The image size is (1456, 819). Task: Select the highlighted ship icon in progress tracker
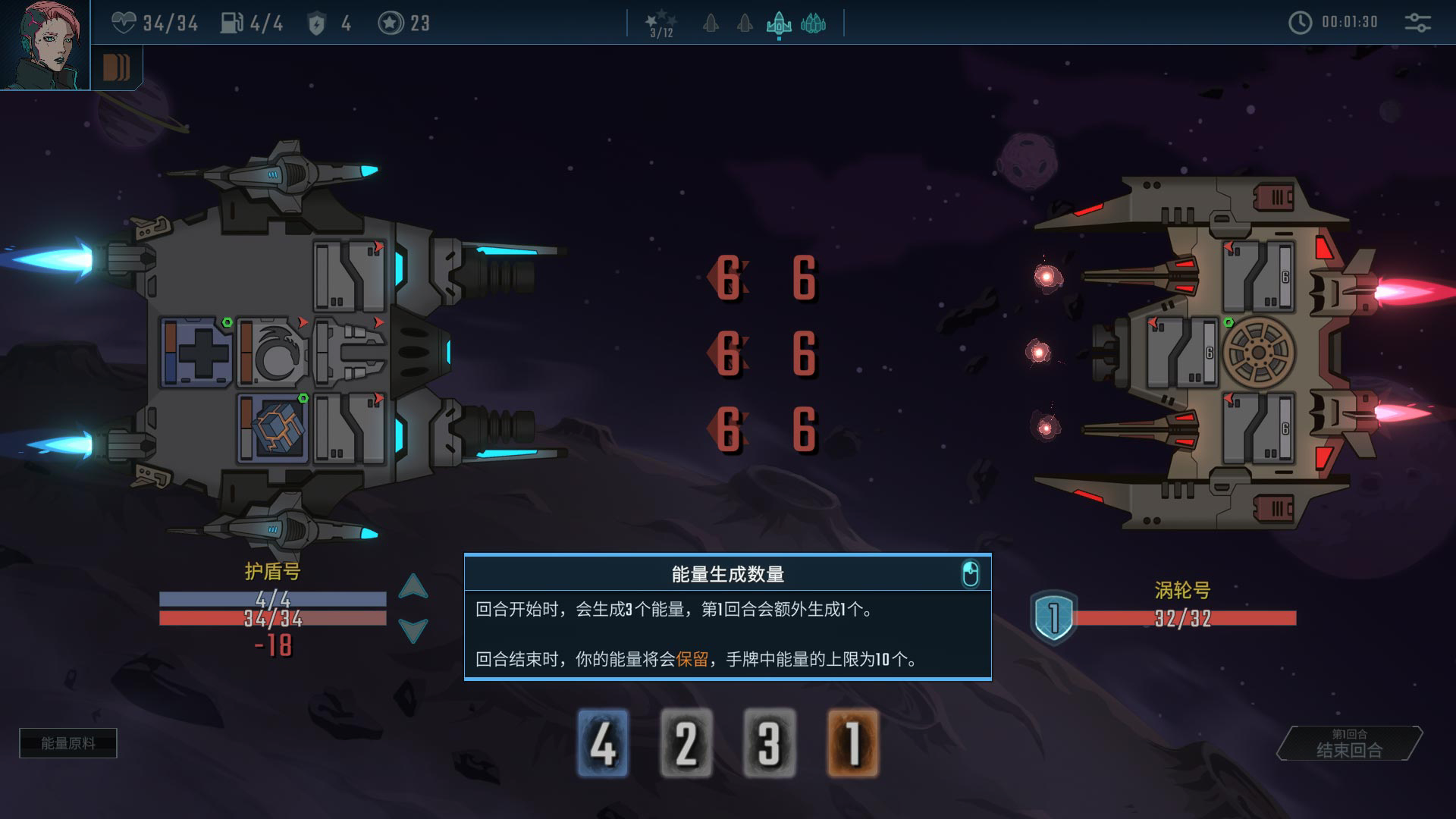[x=779, y=25]
